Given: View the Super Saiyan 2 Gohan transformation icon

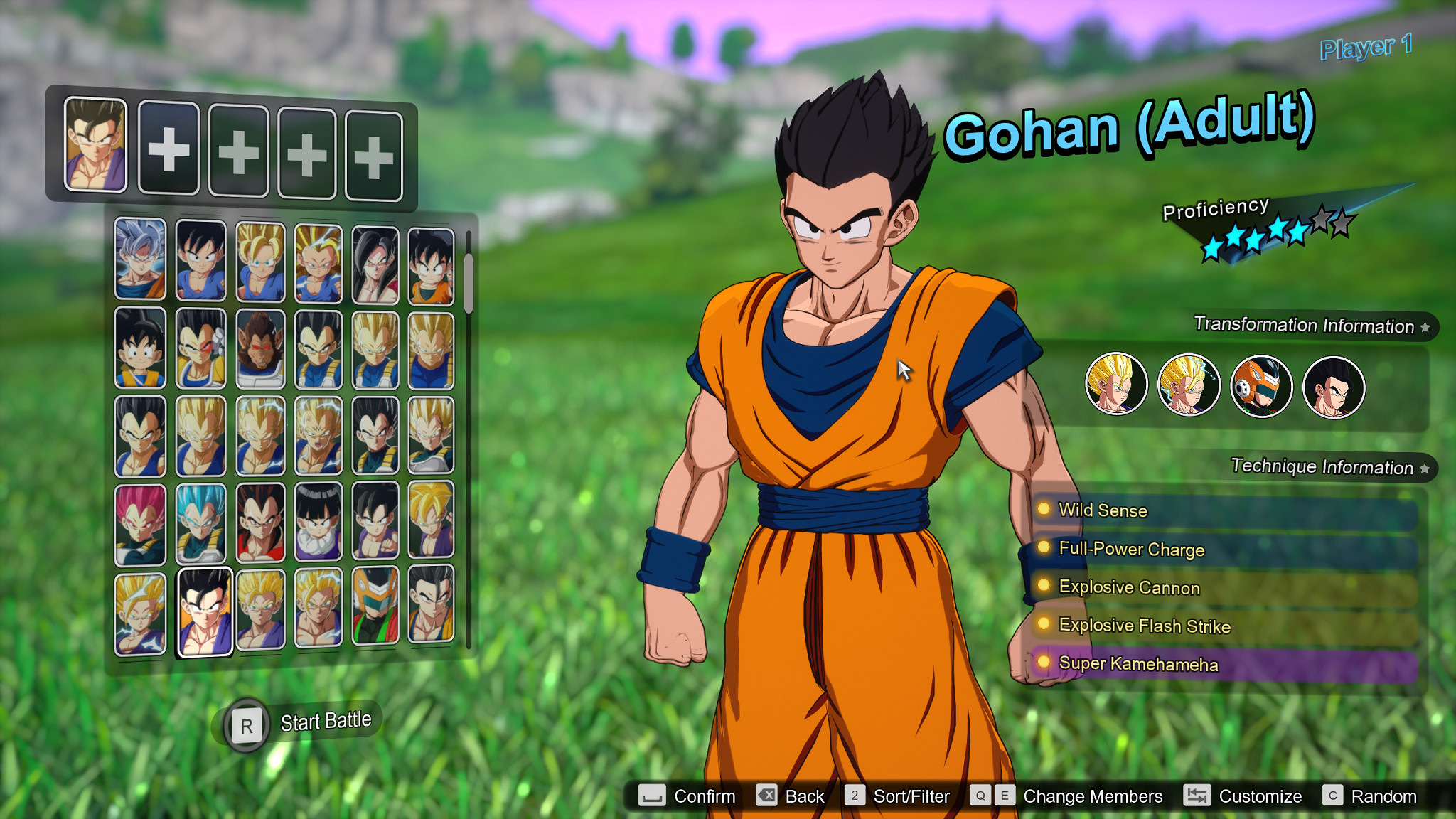Looking at the screenshot, I should click(1189, 384).
